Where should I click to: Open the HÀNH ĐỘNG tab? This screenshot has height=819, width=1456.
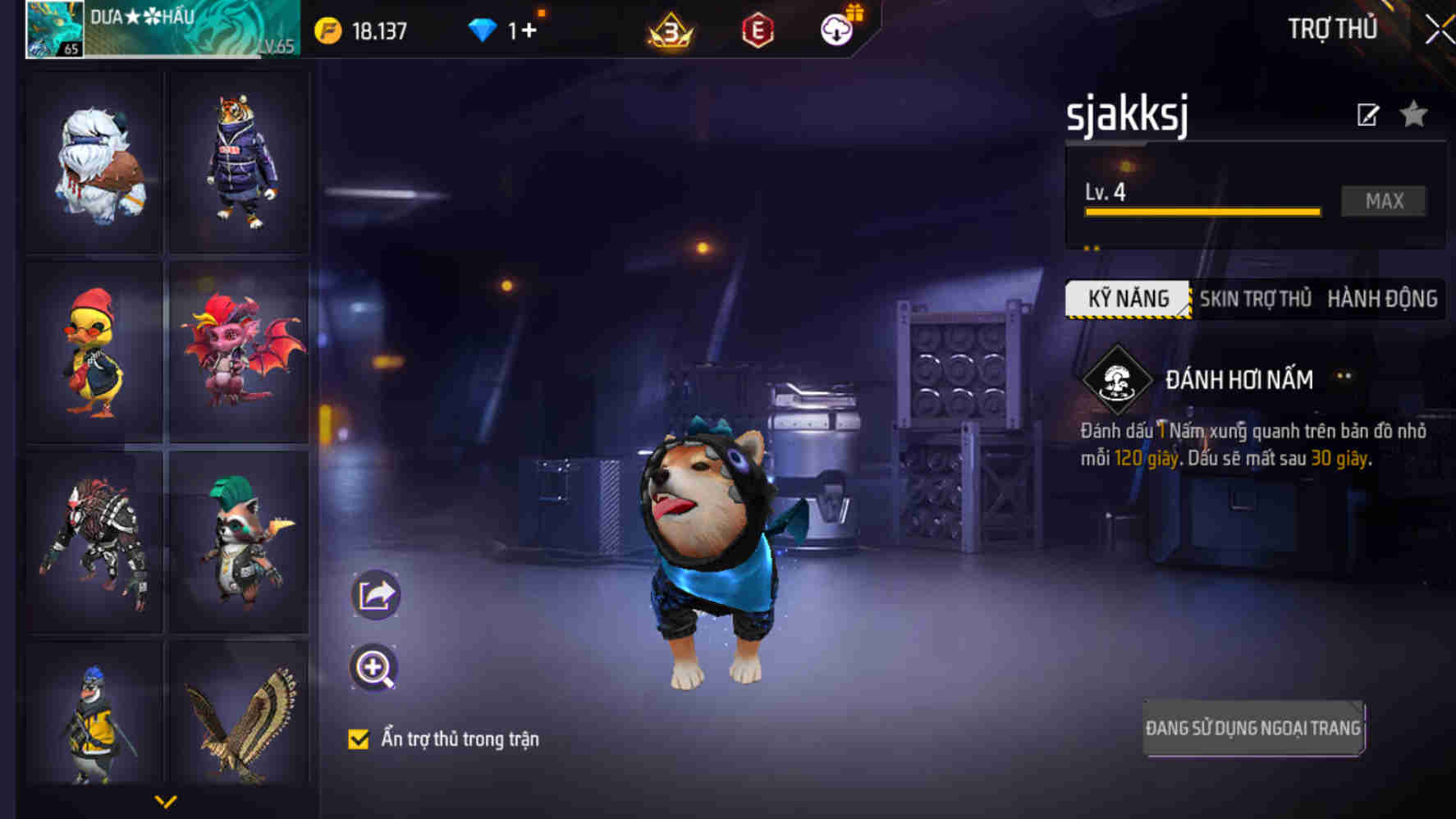pos(1382,299)
